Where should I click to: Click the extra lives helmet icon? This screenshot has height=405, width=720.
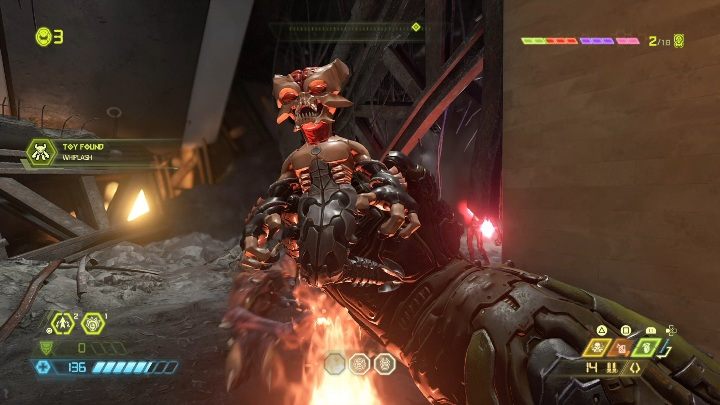[44, 37]
